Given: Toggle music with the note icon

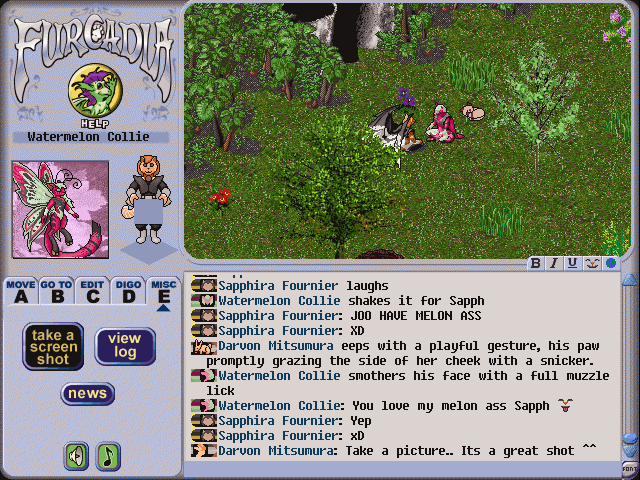Looking at the screenshot, I should [x=107, y=456].
